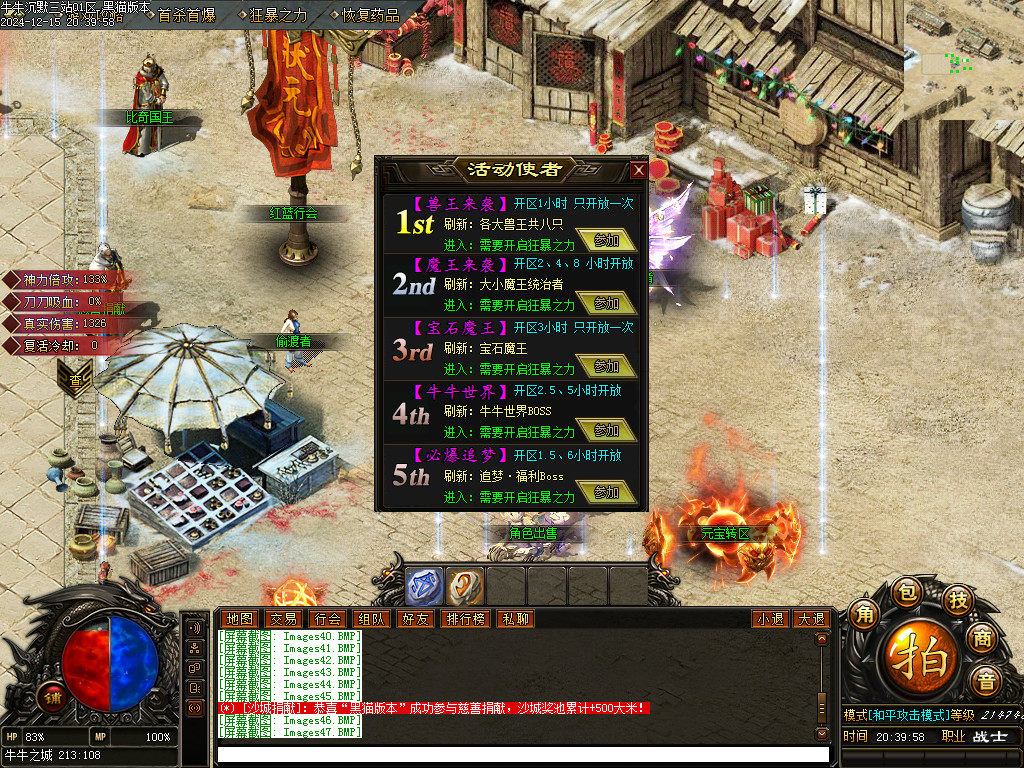
Task: Open the 行会 guild panel
Action: tap(327, 619)
